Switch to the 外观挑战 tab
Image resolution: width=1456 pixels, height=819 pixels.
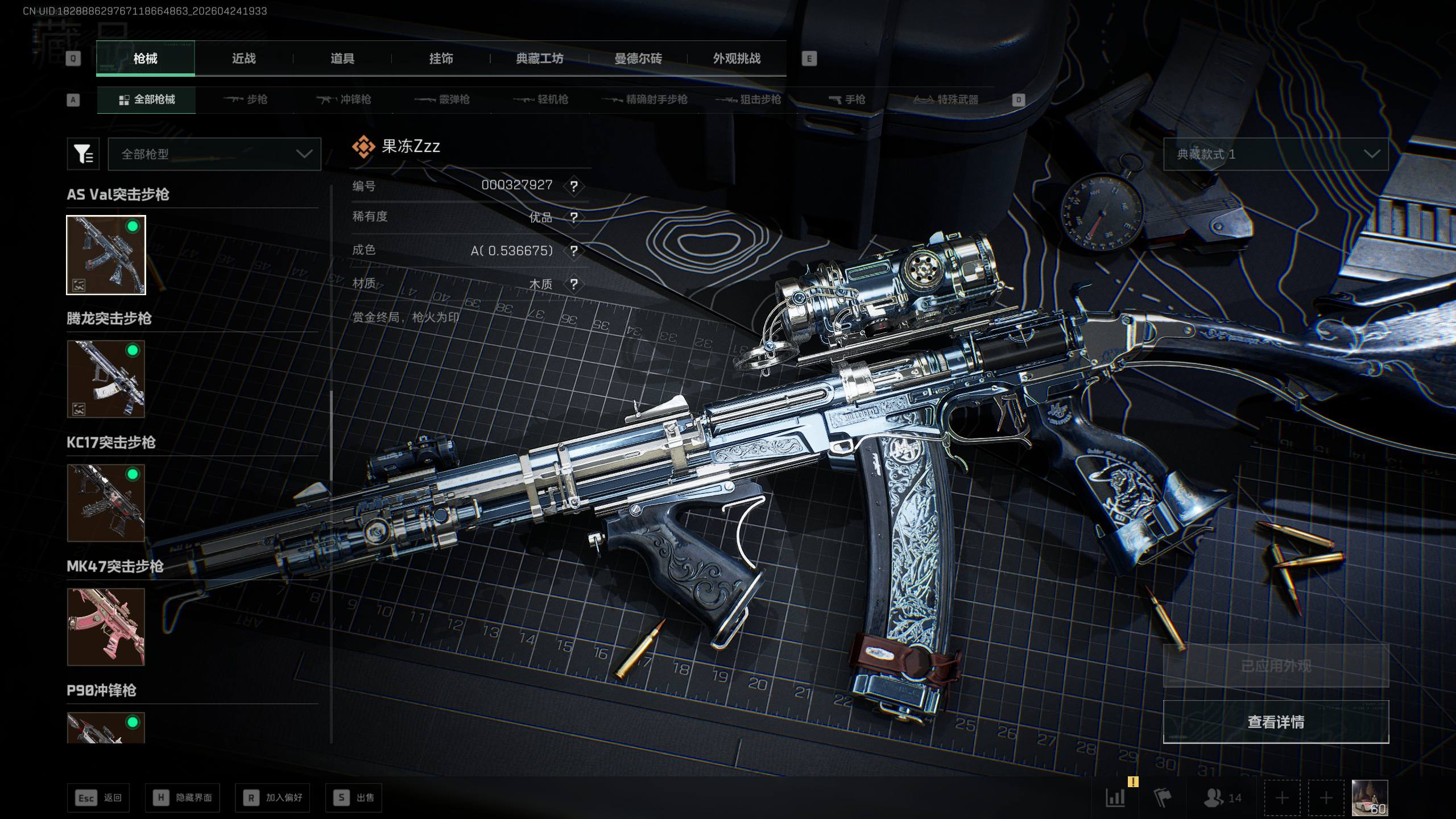[737, 59]
